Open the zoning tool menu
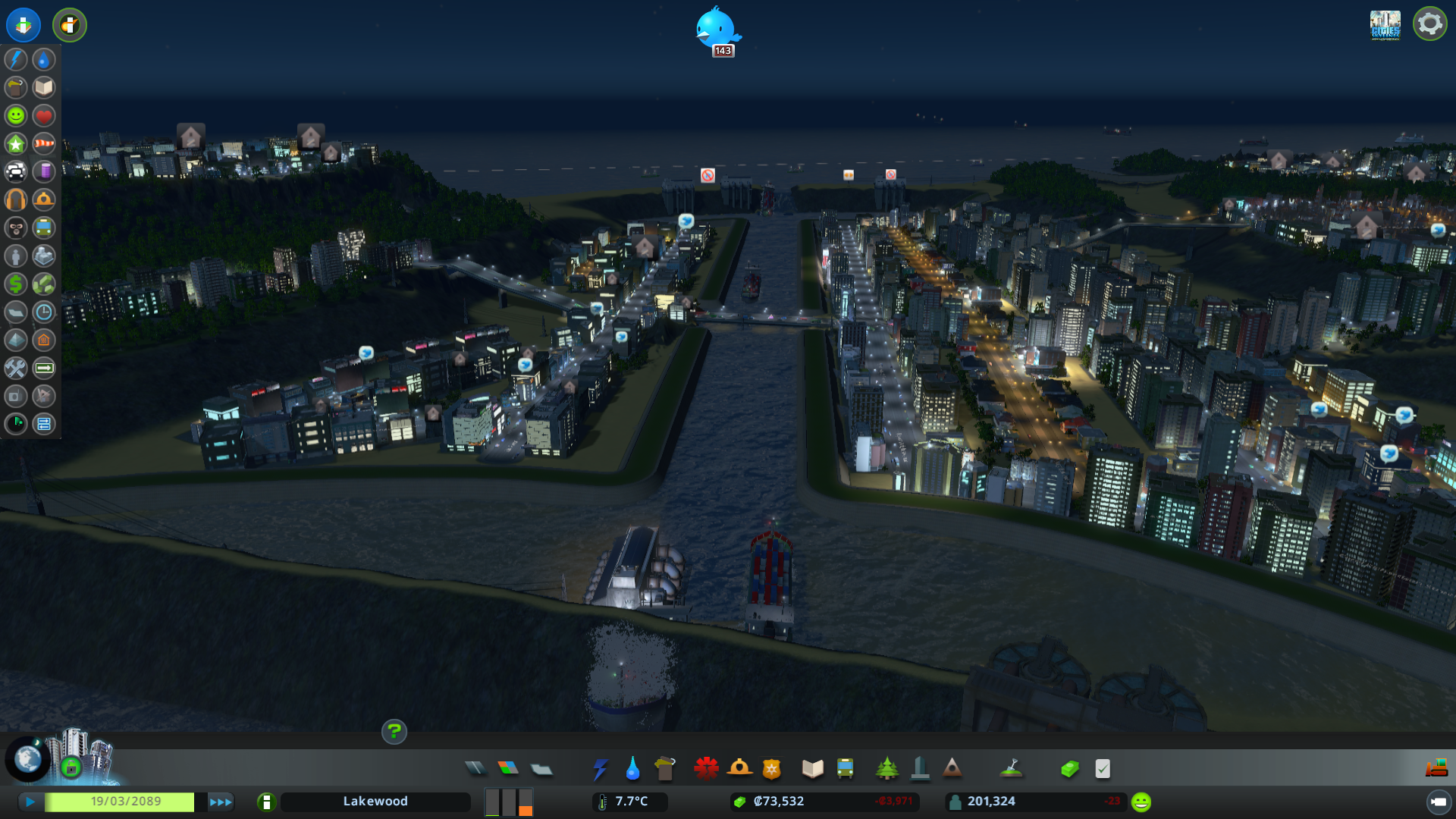Image resolution: width=1456 pixels, height=819 pixels. (508, 769)
